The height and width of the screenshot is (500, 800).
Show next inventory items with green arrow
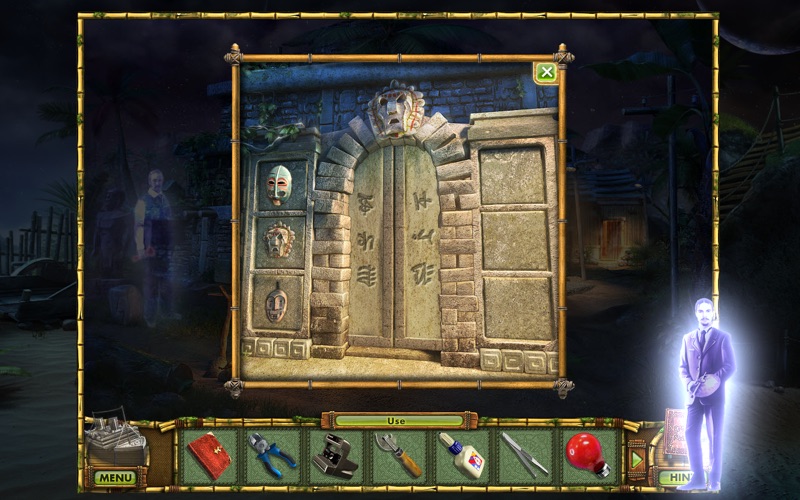pyautogui.click(x=636, y=458)
